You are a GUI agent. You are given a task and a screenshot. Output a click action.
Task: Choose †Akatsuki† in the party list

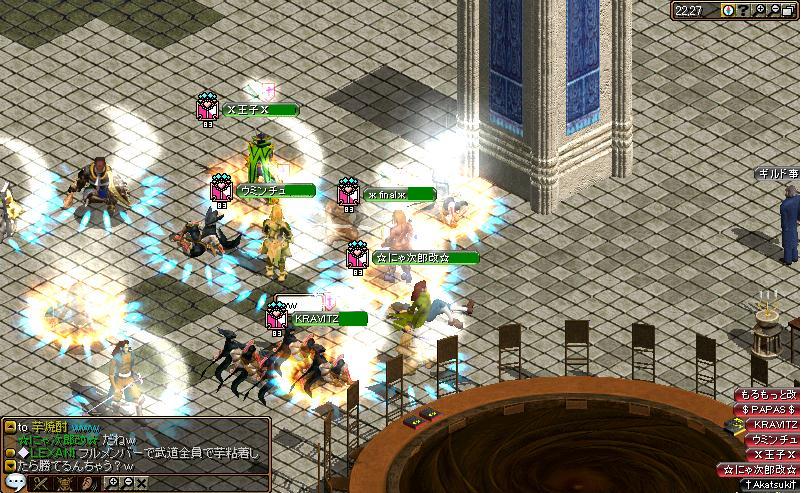click(x=769, y=484)
